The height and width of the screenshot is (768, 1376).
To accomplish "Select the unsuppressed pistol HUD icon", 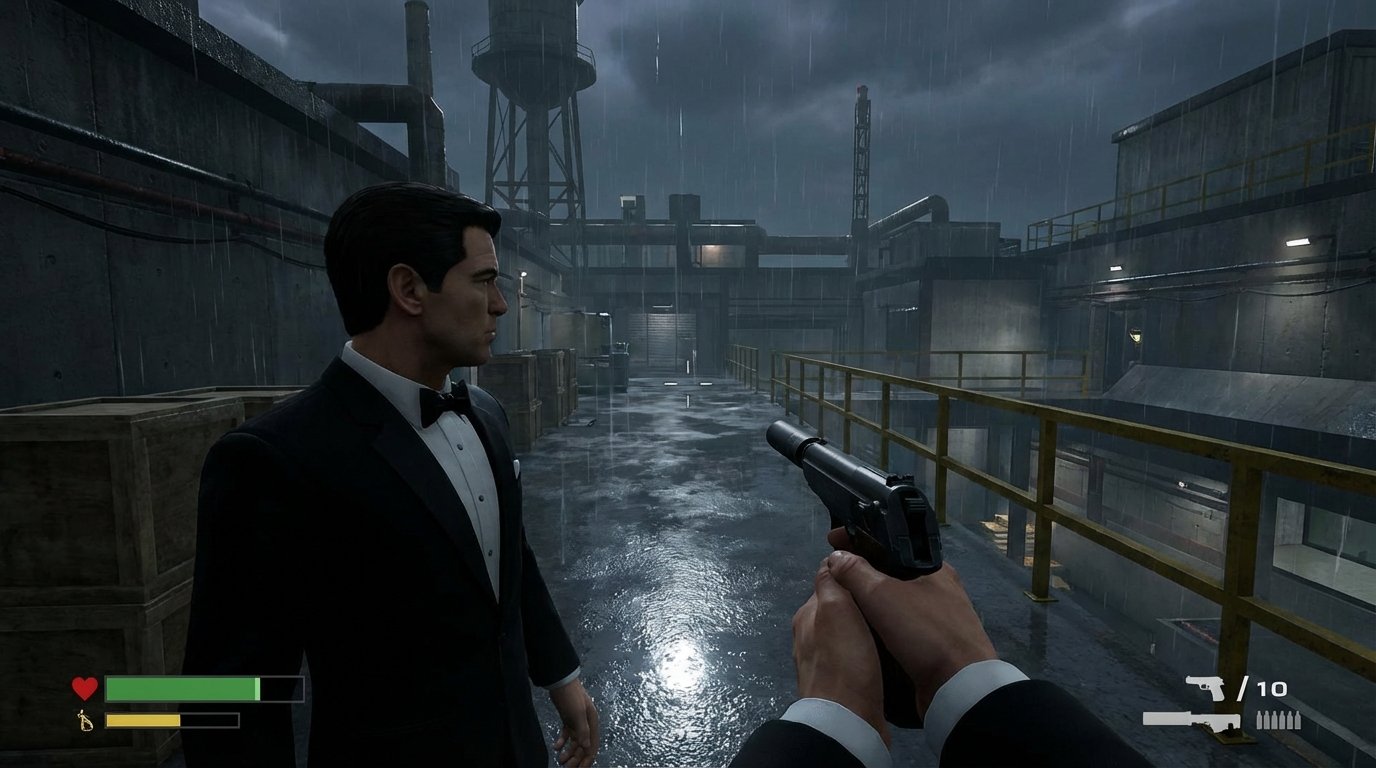I will 1207,687.
